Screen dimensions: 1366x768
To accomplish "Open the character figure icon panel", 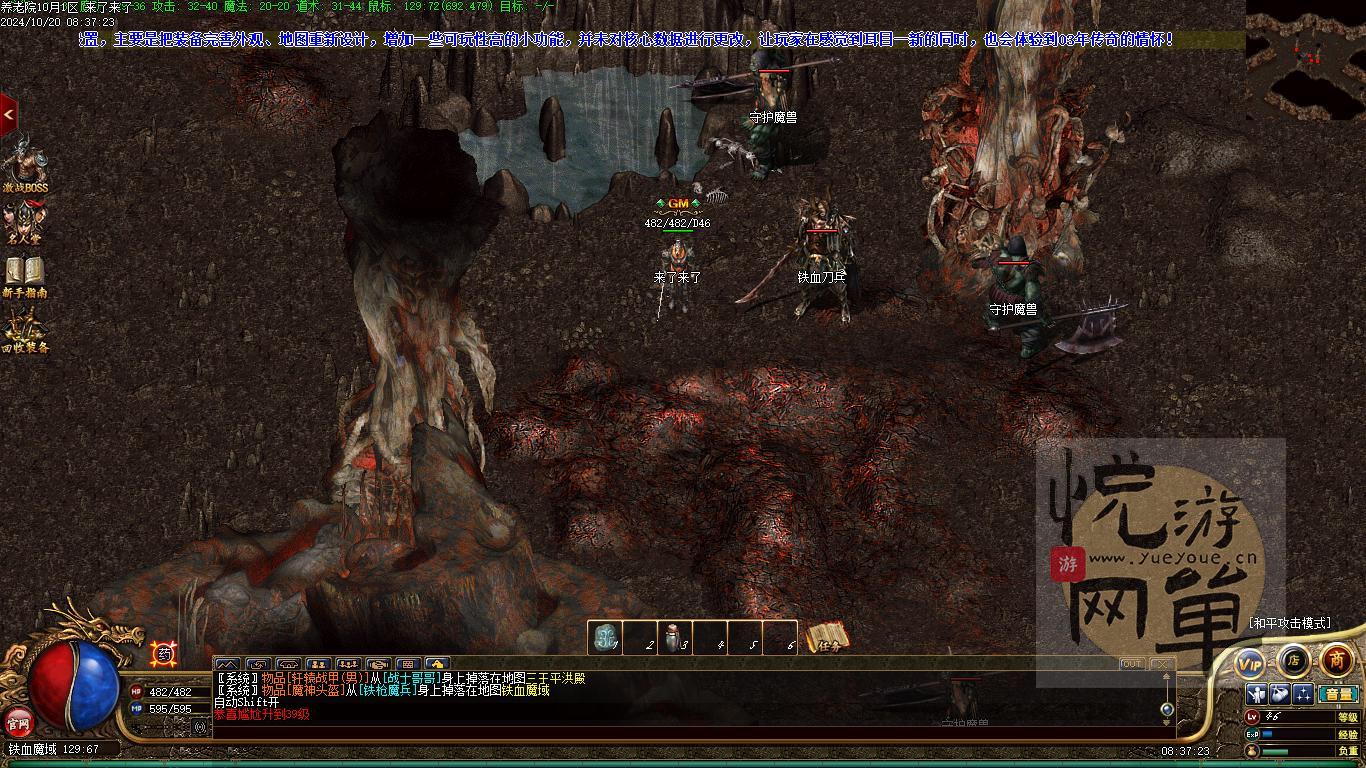I will coord(1257,694).
